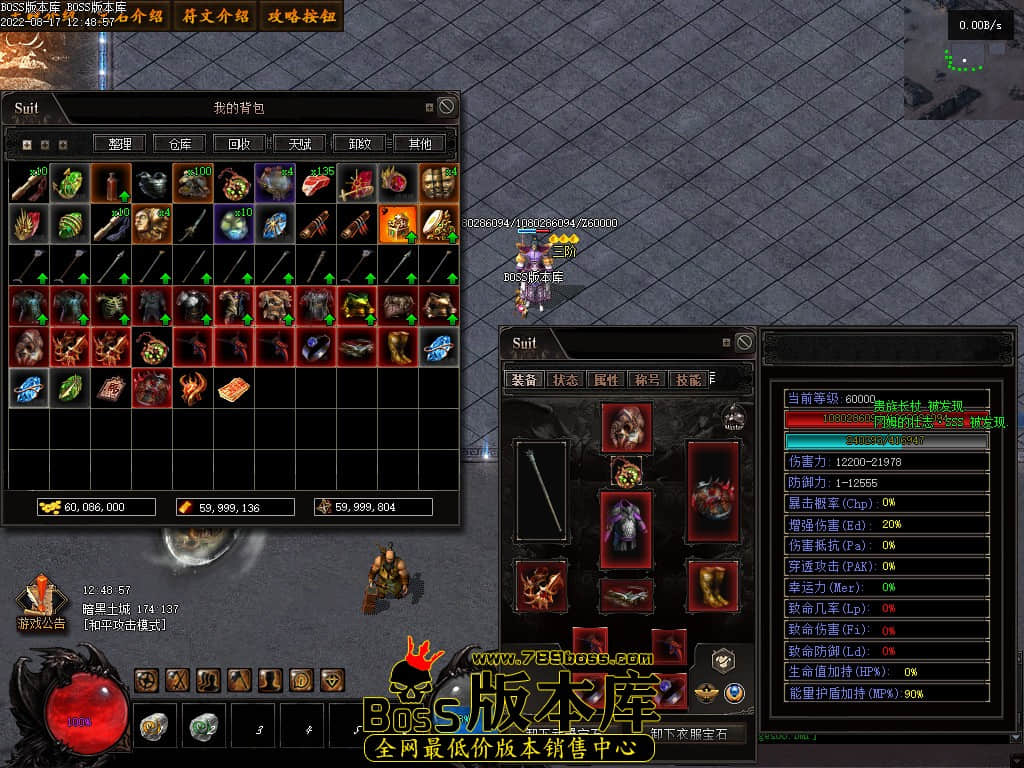The image size is (1024, 768).
Task: Select the equipped golden boots slot
Action: tap(713, 586)
